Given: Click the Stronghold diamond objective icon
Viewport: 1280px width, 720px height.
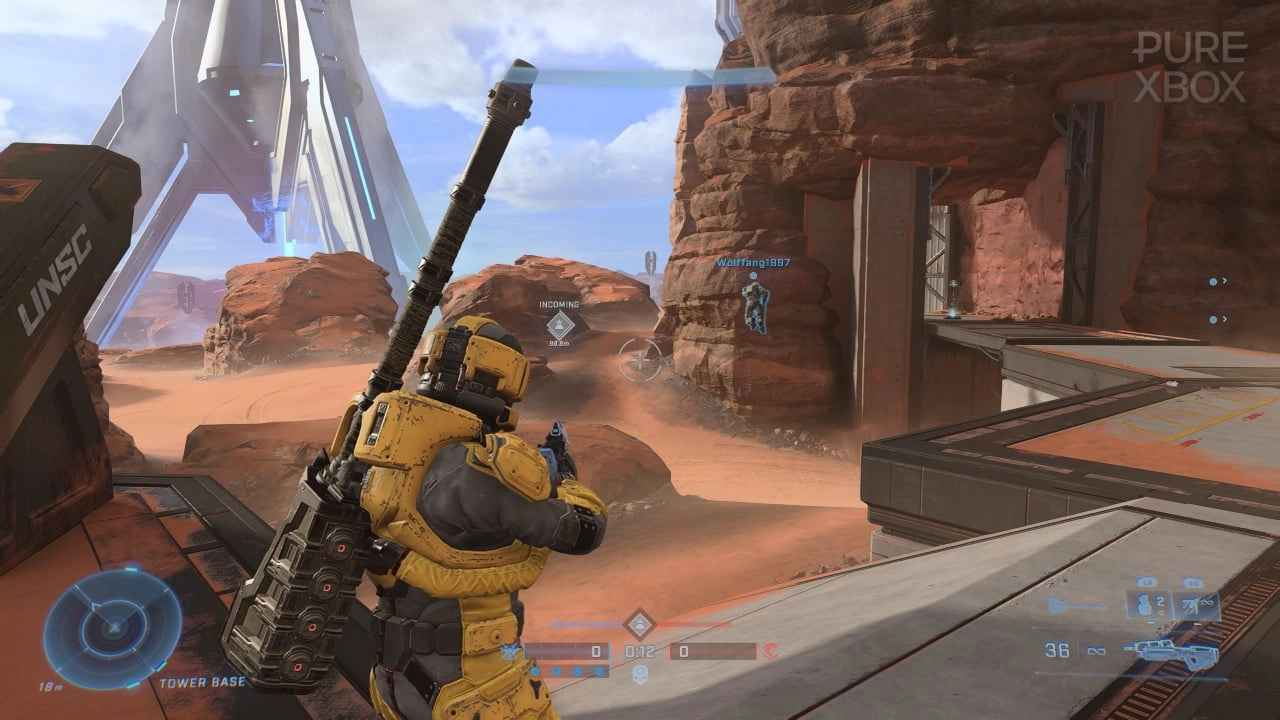Looking at the screenshot, I should [640, 623].
